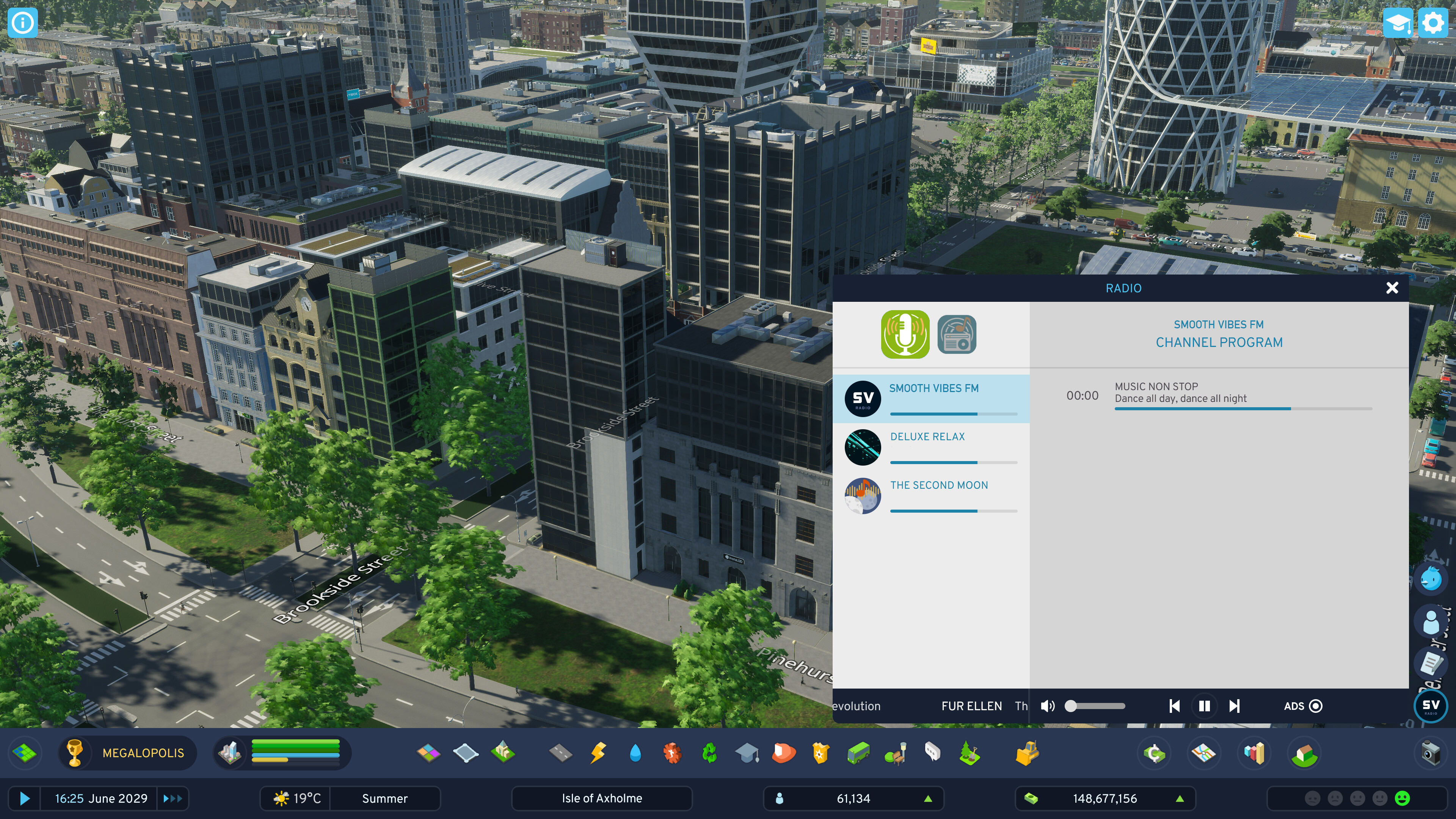Open the Water & Sewage menu

635,753
